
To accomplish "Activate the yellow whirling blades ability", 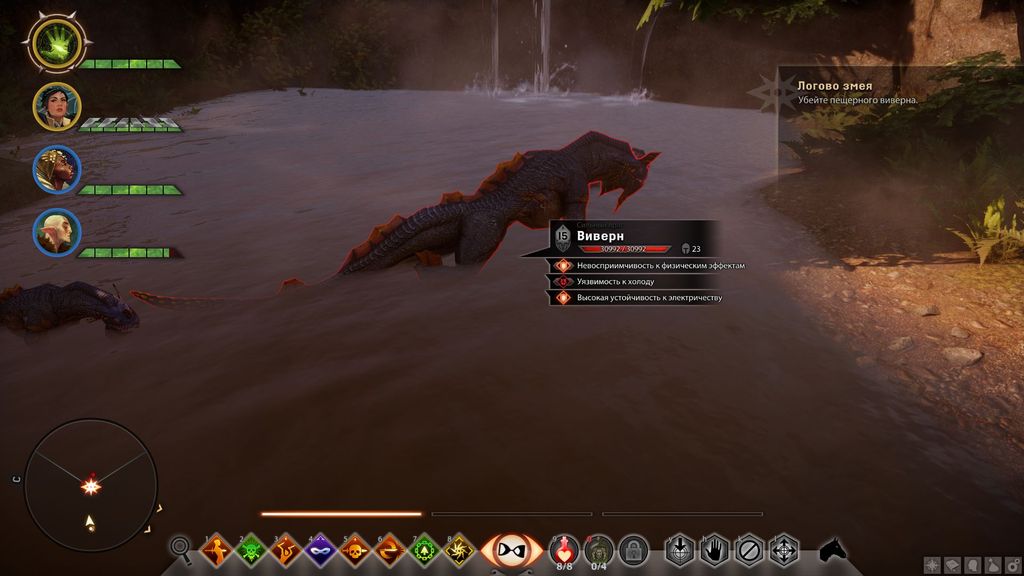I will [x=459, y=549].
